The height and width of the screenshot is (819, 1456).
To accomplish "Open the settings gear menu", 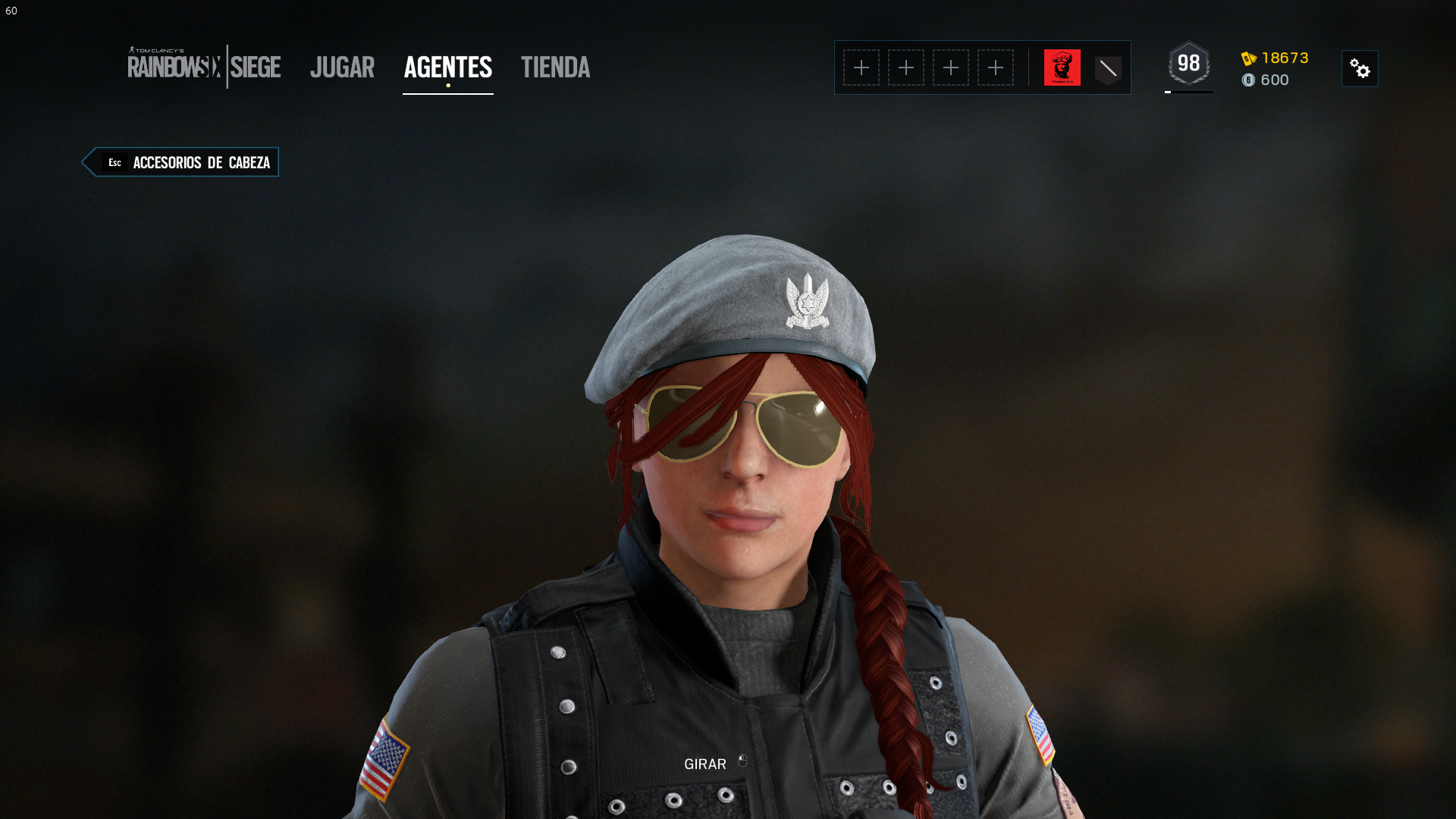I will pyautogui.click(x=1360, y=69).
